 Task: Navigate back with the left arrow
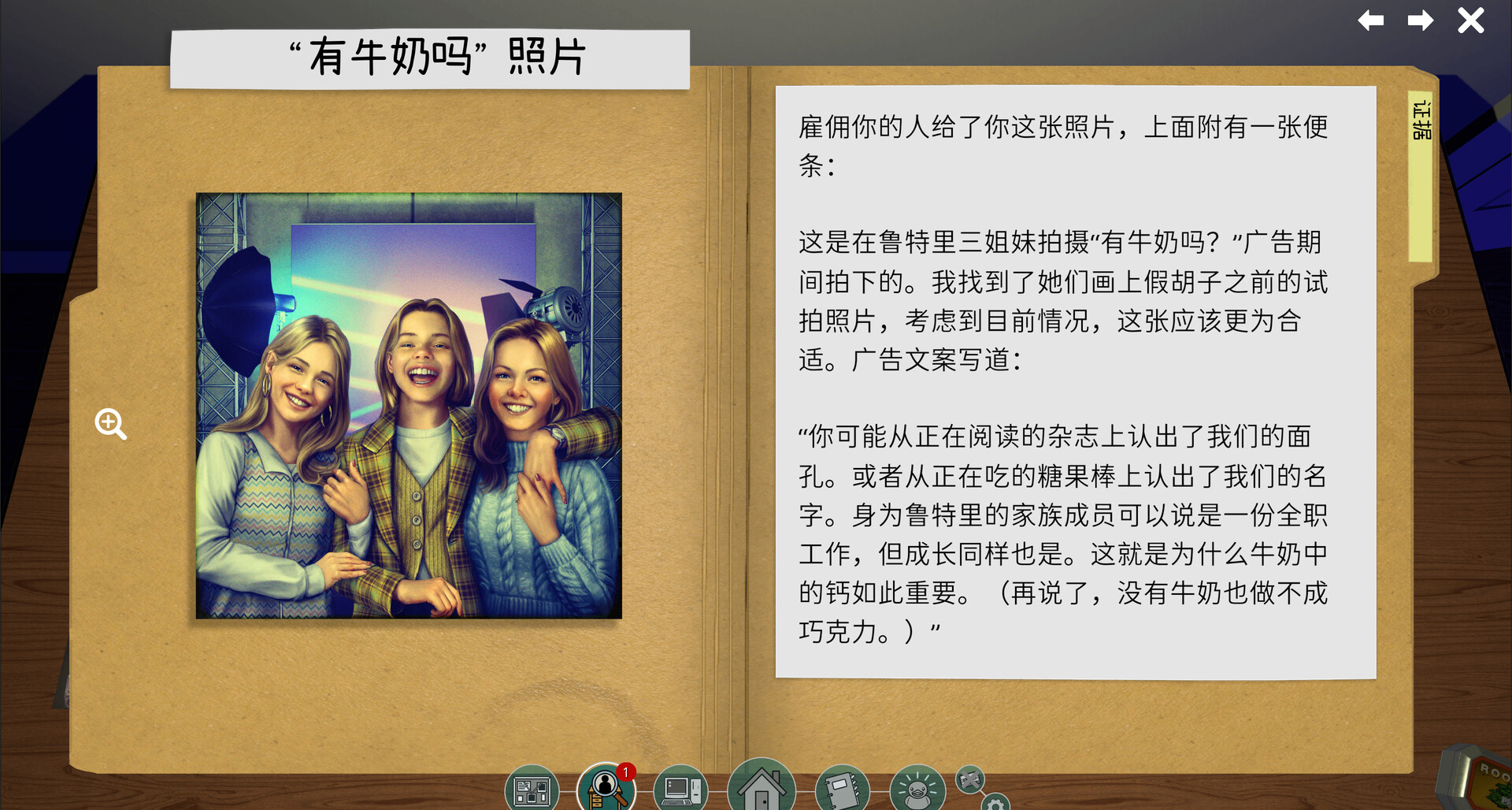coord(1370,21)
